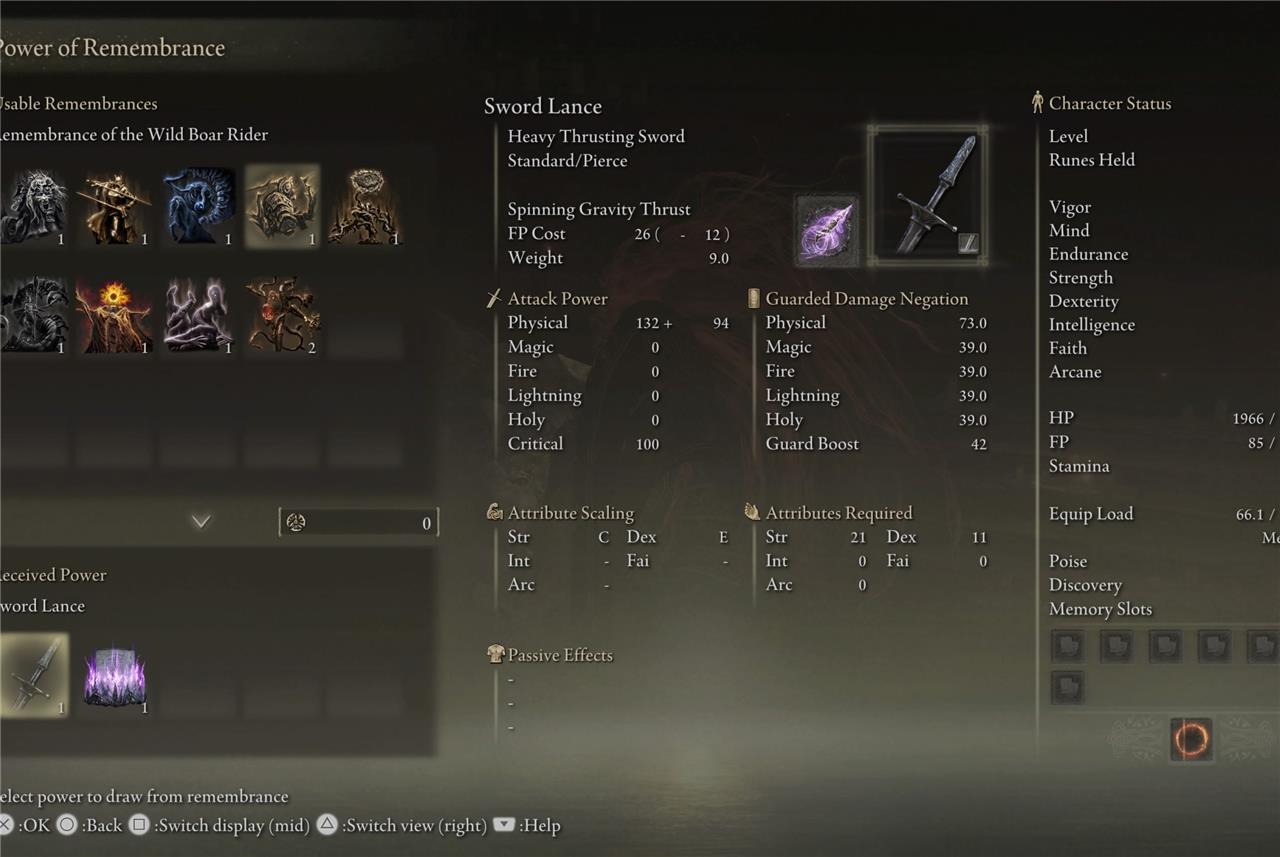Select the blue horned beast remembrance

click(199, 206)
